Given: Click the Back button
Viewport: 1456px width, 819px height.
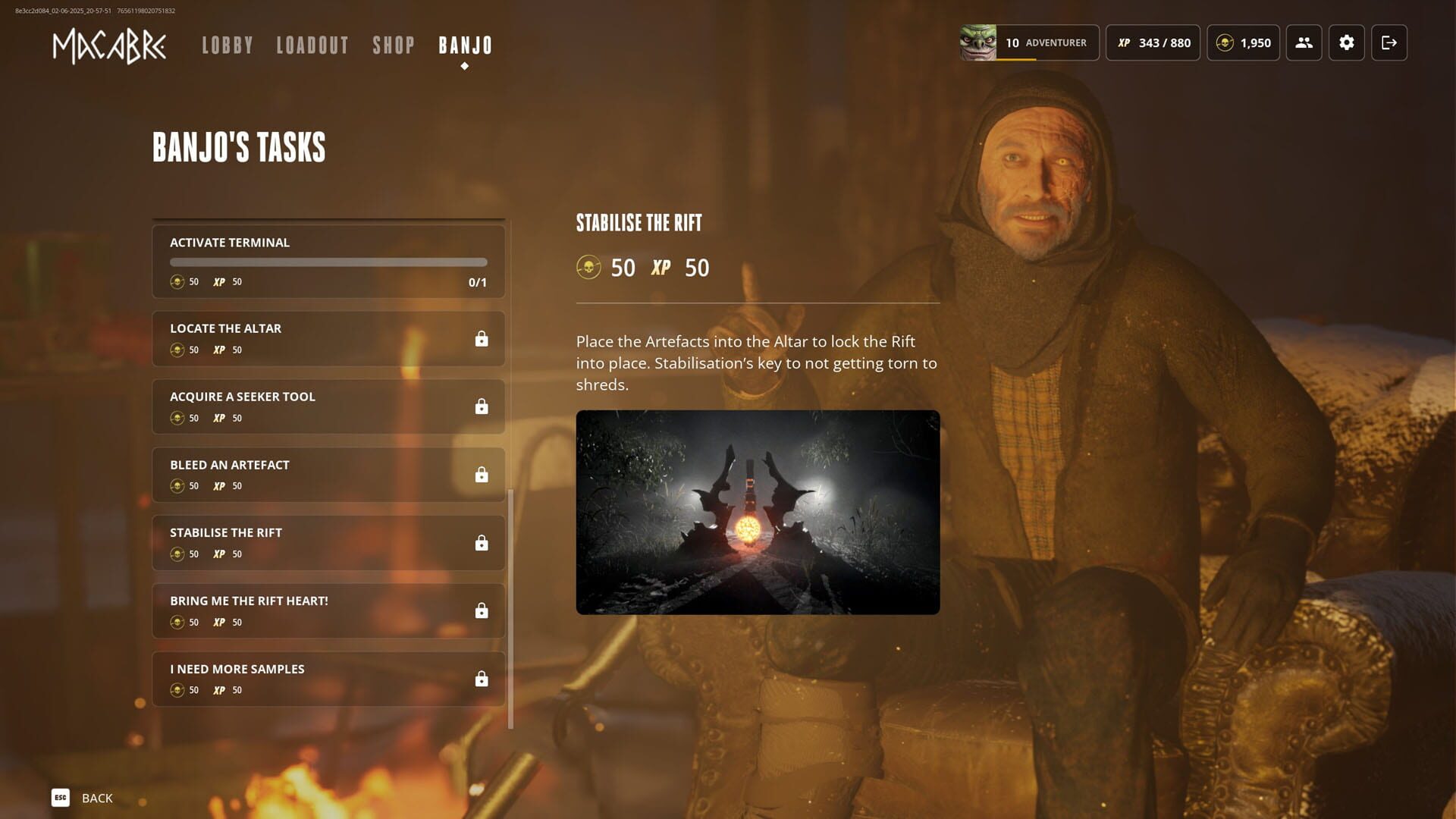Looking at the screenshot, I should tap(82, 798).
